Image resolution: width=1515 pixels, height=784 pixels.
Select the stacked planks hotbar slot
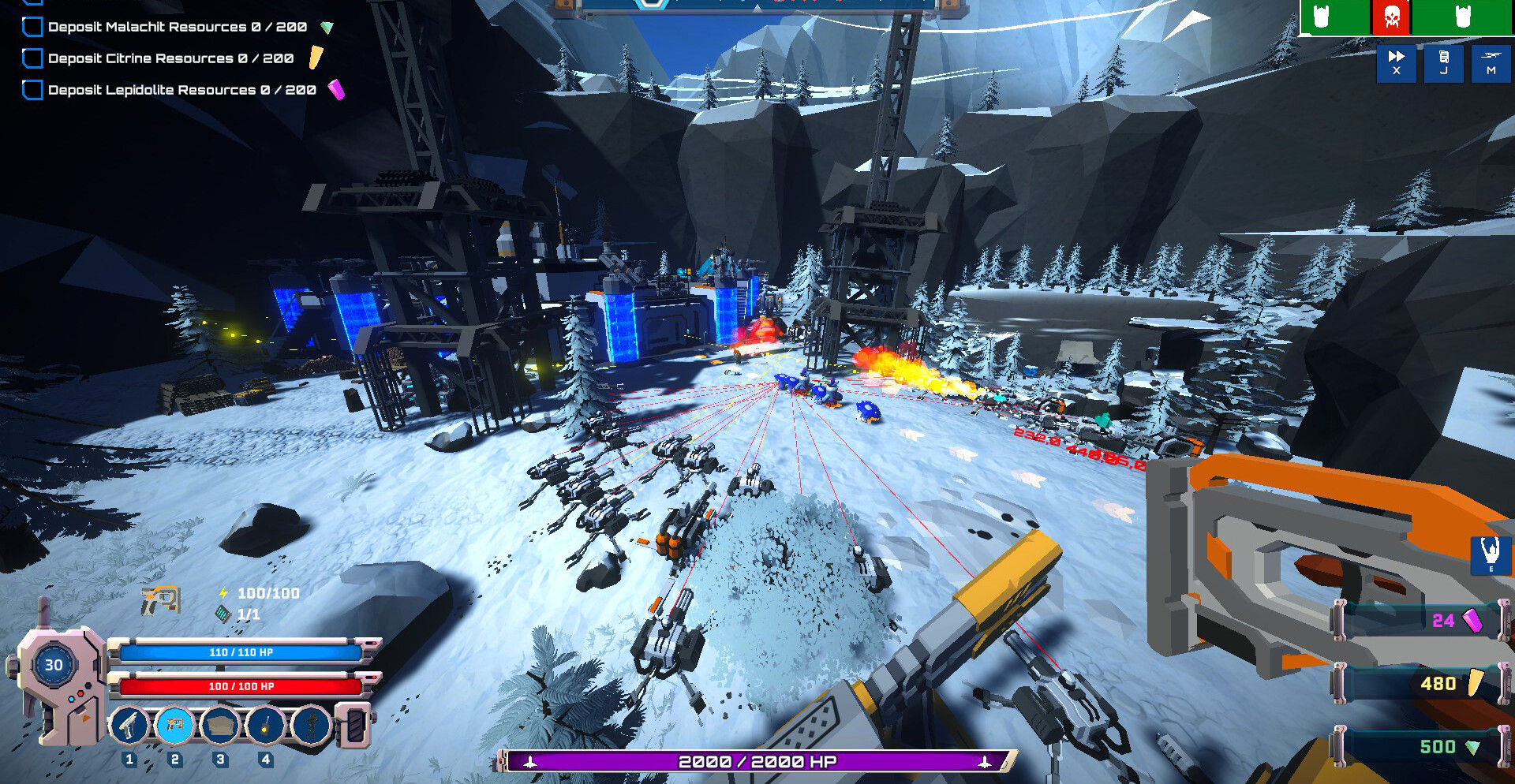[x=220, y=725]
